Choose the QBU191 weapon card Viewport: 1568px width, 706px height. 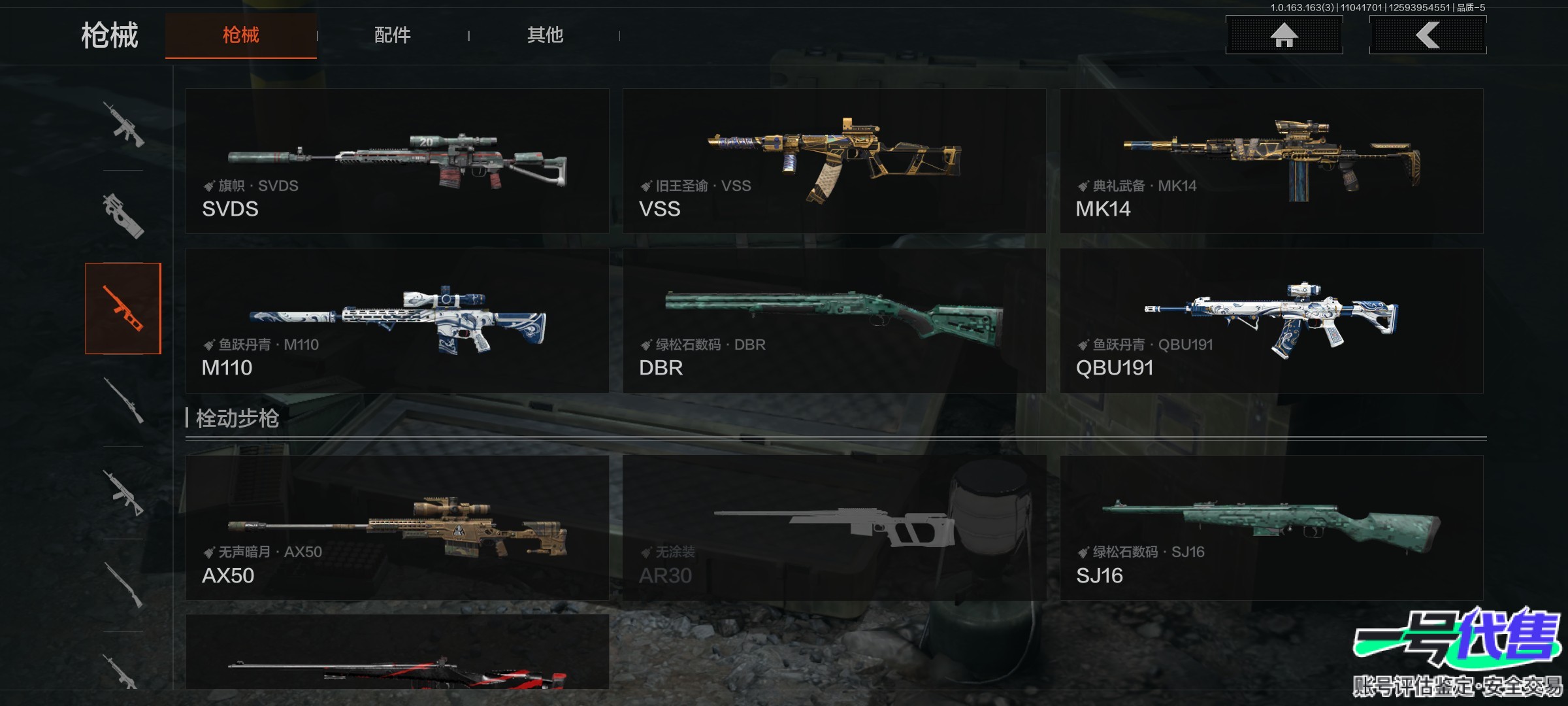pyautogui.click(x=1271, y=320)
